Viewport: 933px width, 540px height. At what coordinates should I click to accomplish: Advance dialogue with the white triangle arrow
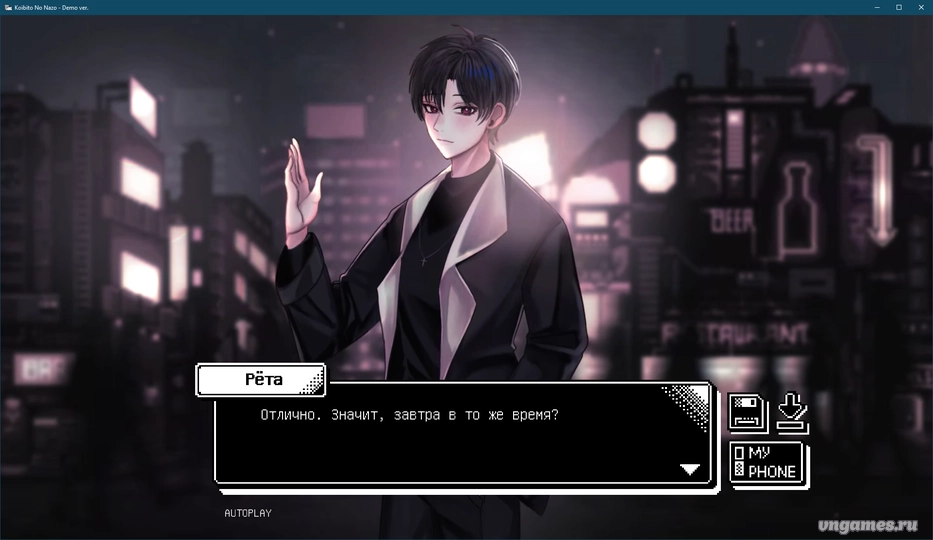click(690, 469)
